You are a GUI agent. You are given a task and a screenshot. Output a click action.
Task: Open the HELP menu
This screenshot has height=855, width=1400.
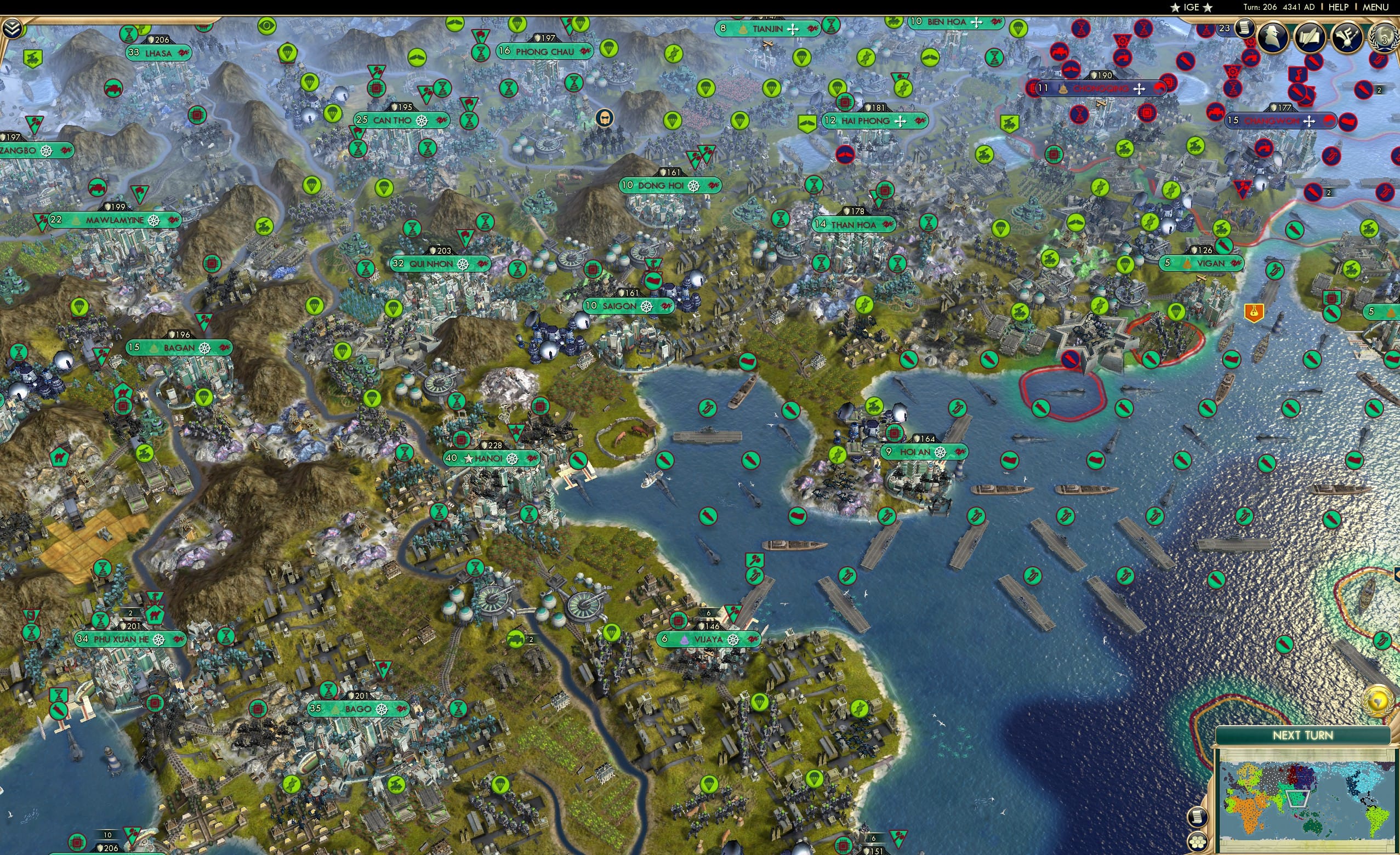pos(1339,7)
